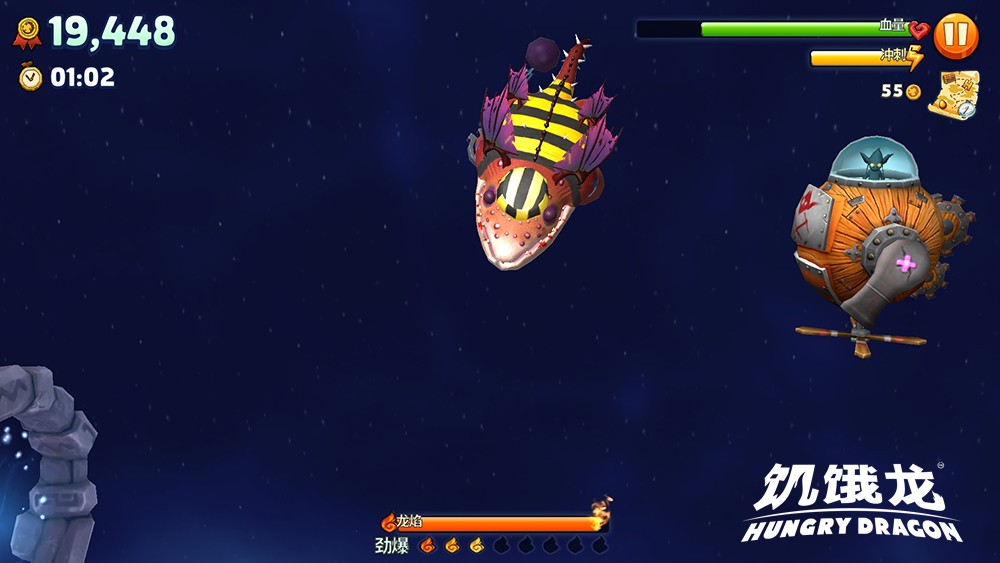
Task: Pause the game with the orange button
Action: 955,36
